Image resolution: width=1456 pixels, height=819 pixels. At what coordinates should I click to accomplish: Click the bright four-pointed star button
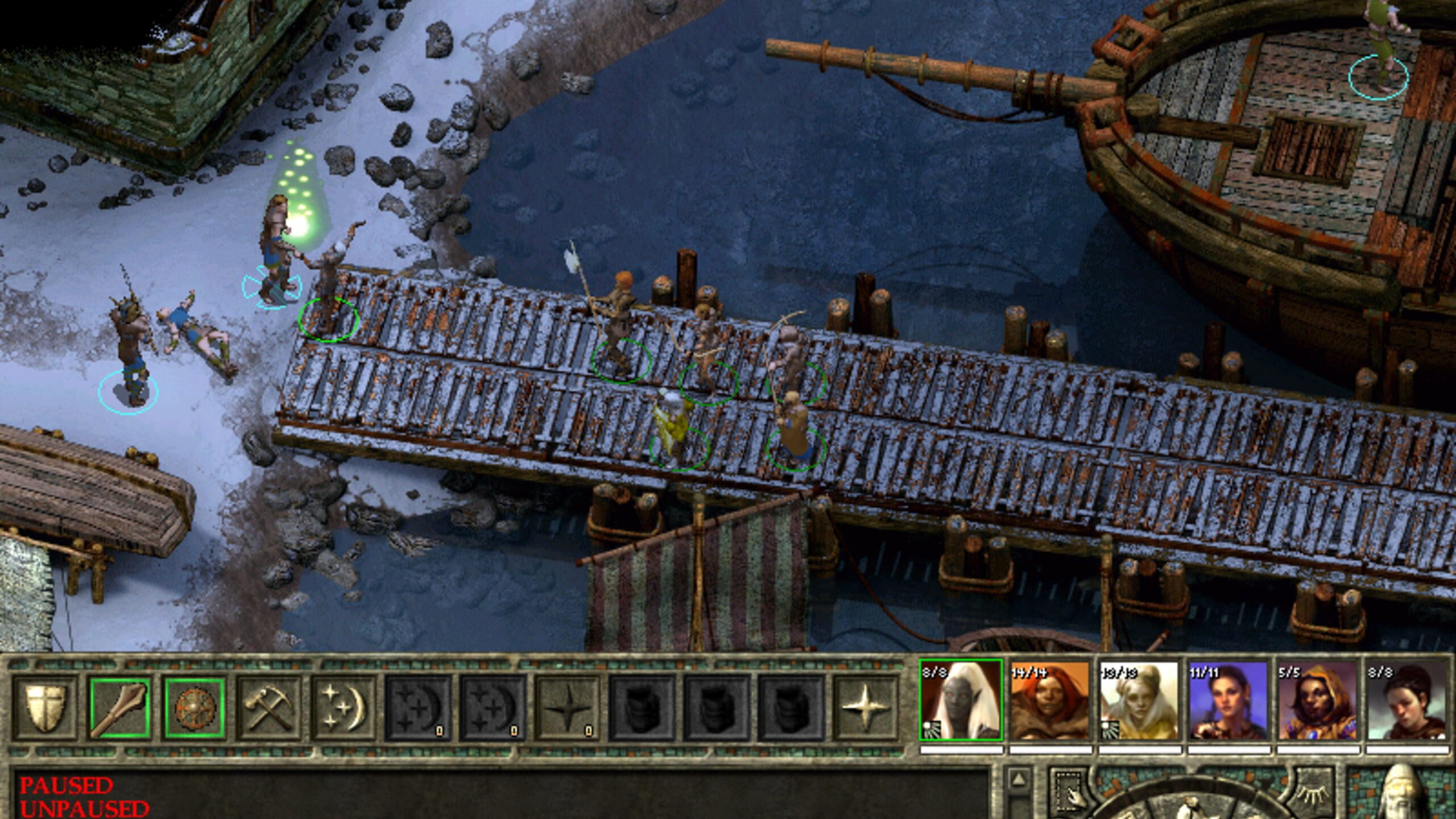click(x=864, y=708)
